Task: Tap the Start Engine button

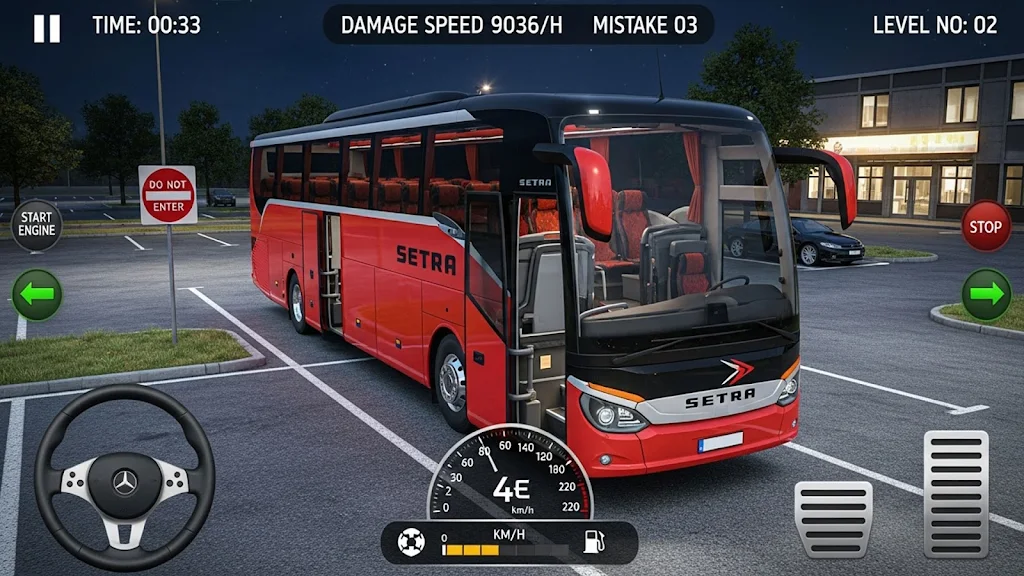Action: (37, 225)
